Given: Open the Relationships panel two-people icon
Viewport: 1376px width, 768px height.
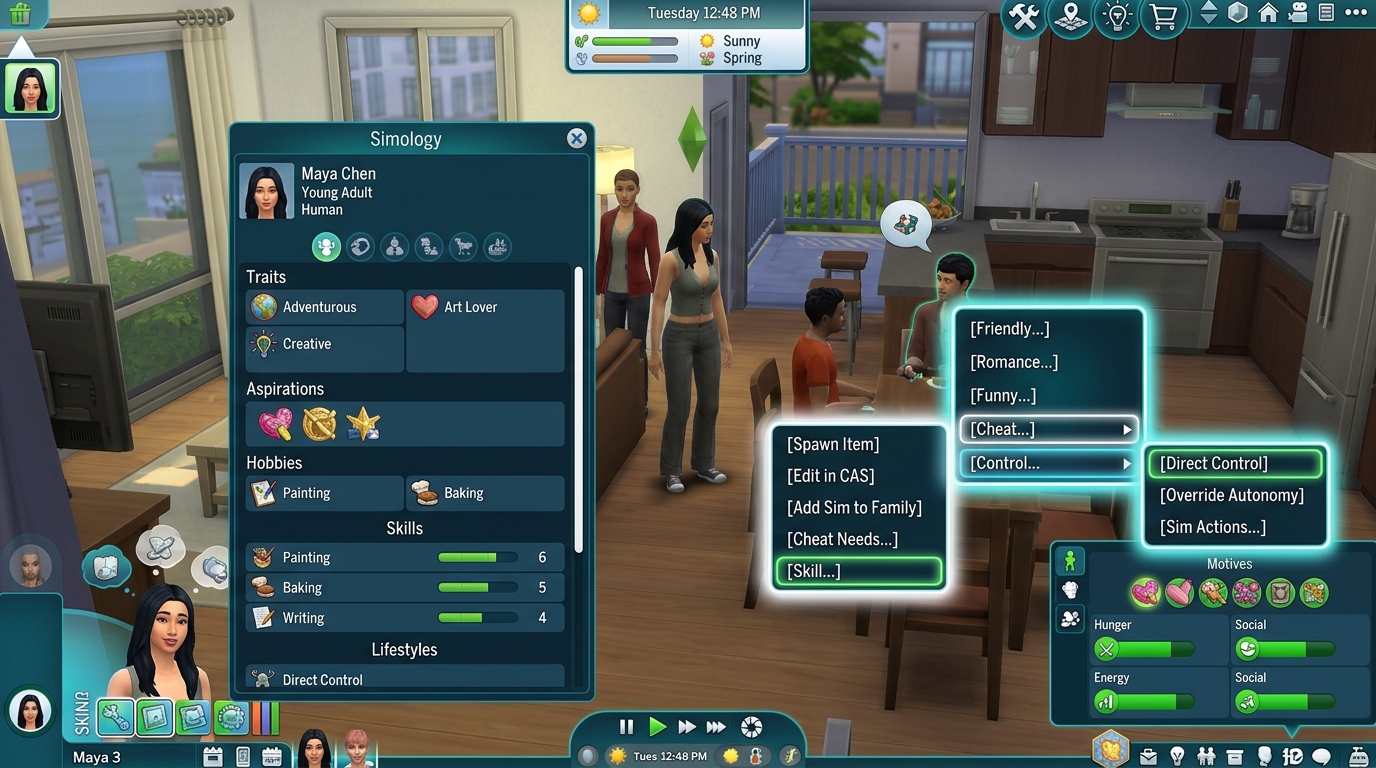Looking at the screenshot, I should click(x=1207, y=756).
